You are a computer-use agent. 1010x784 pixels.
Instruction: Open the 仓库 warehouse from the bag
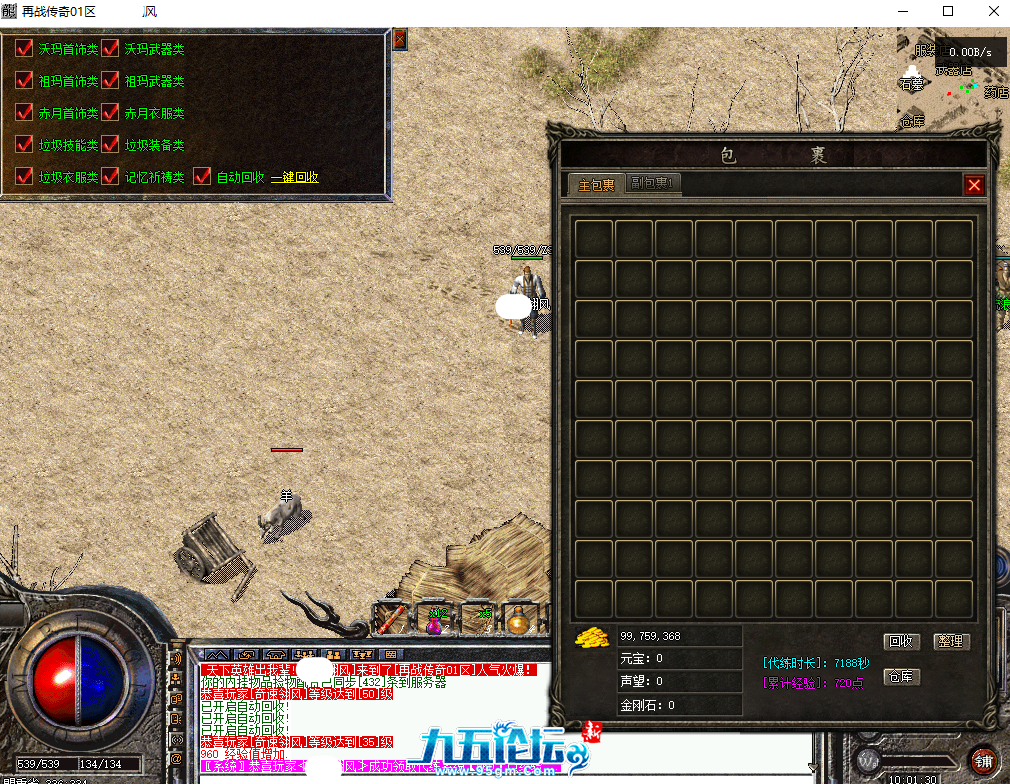click(902, 677)
